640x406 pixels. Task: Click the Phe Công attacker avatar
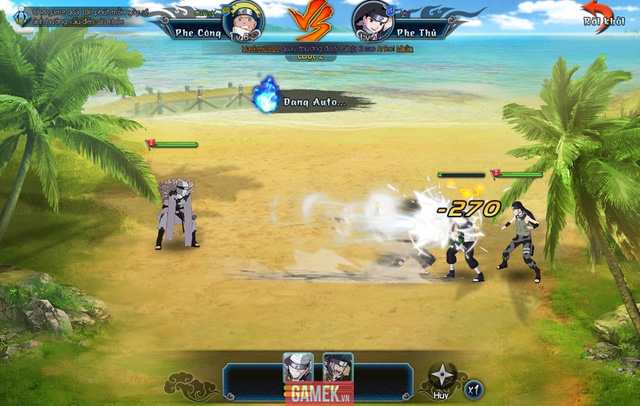(x=242, y=20)
